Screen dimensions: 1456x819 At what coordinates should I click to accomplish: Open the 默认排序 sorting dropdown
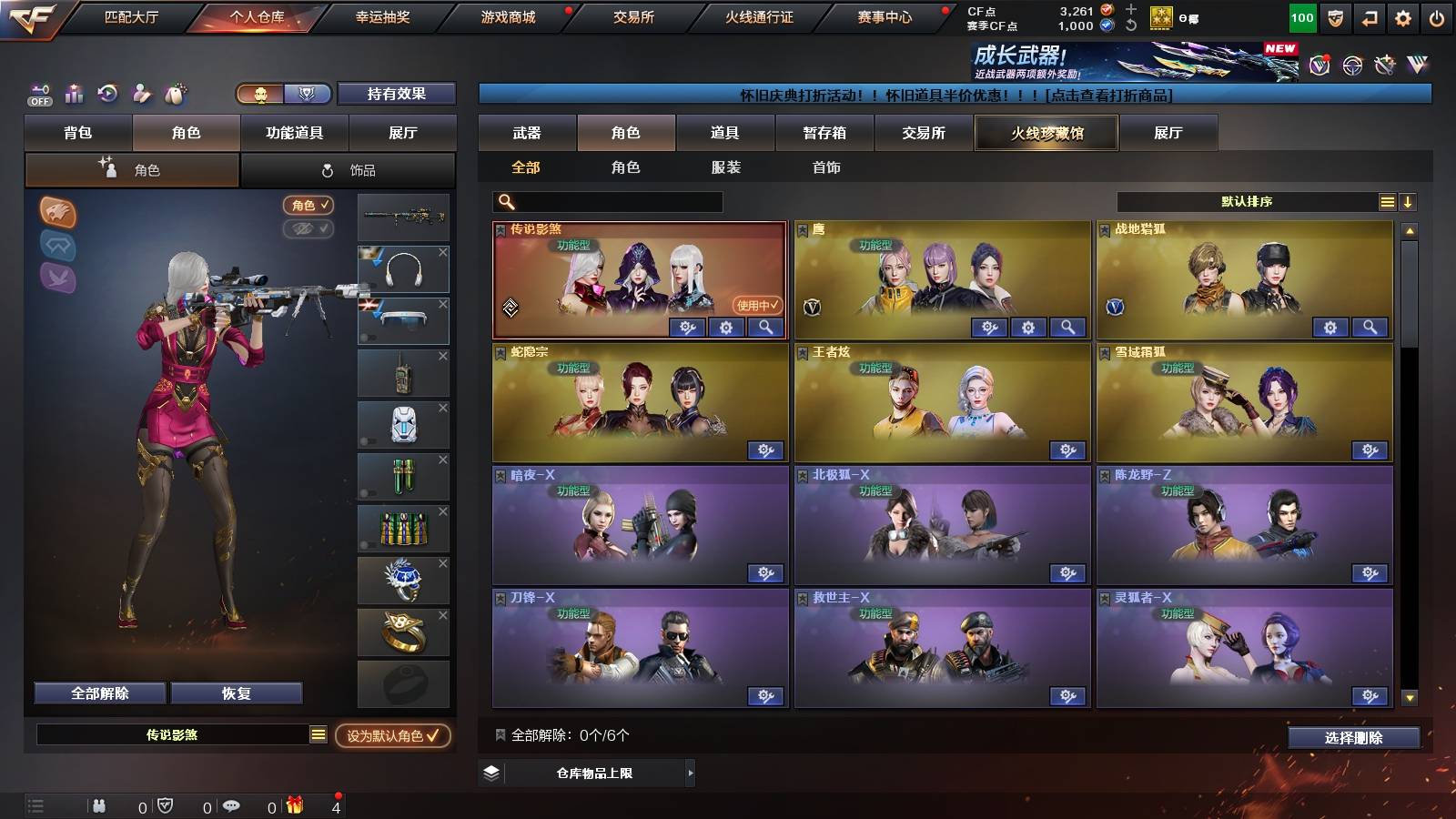tap(1247, 201)
